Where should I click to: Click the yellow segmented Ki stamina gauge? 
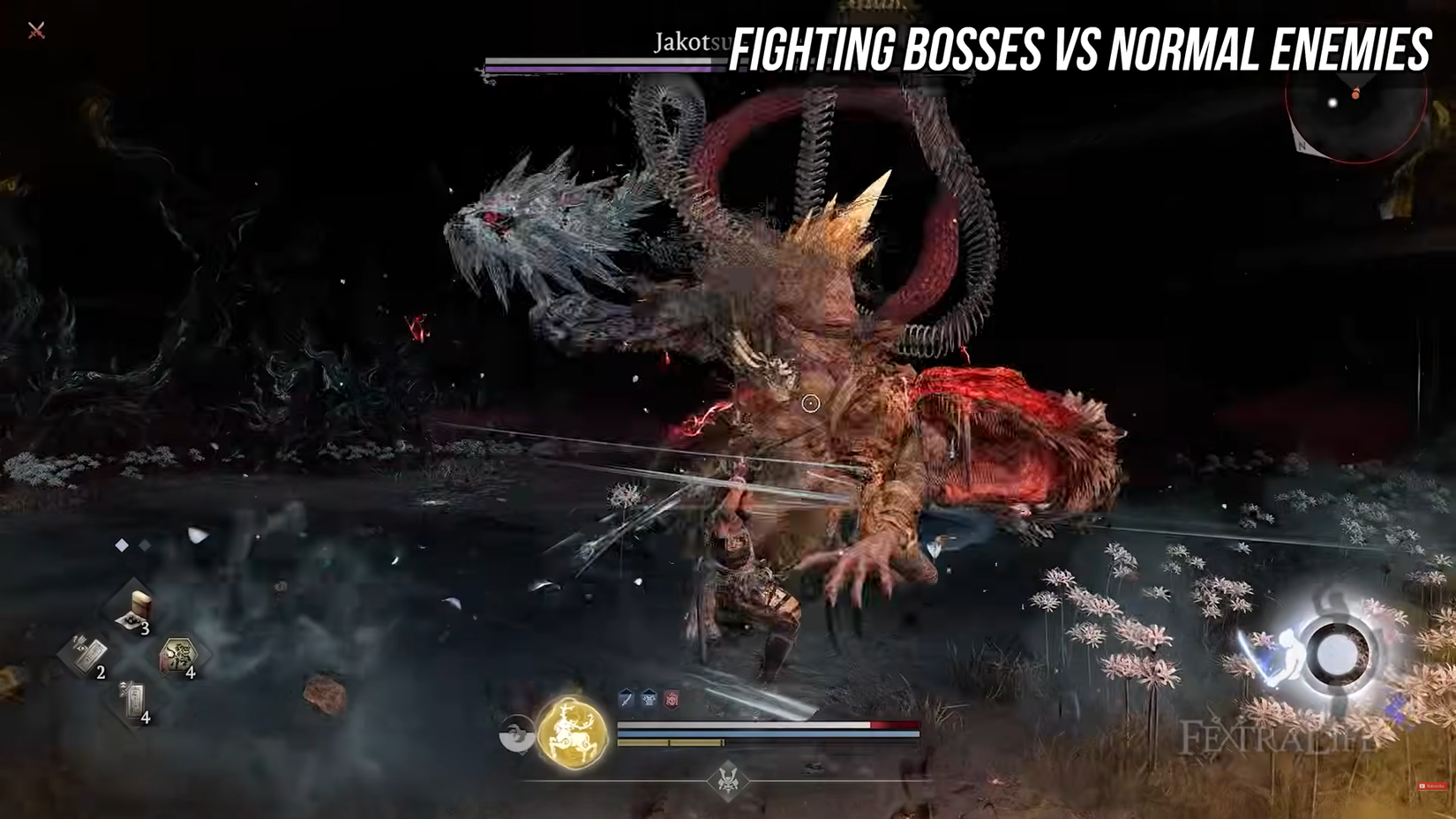click(x=671, y=742)
